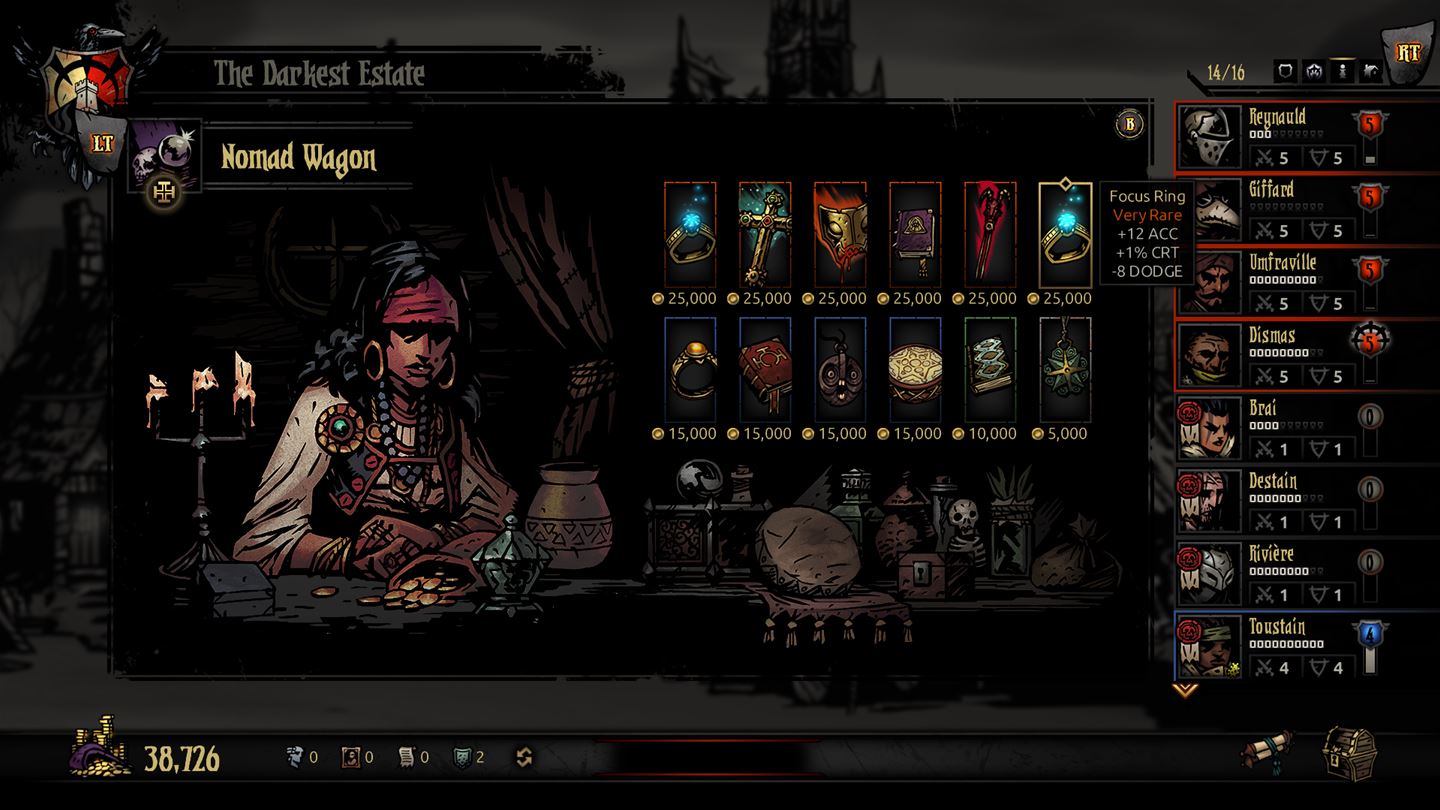
Task: Select the blue gem ring trinket for 25,000
Action: coord(690,232)
